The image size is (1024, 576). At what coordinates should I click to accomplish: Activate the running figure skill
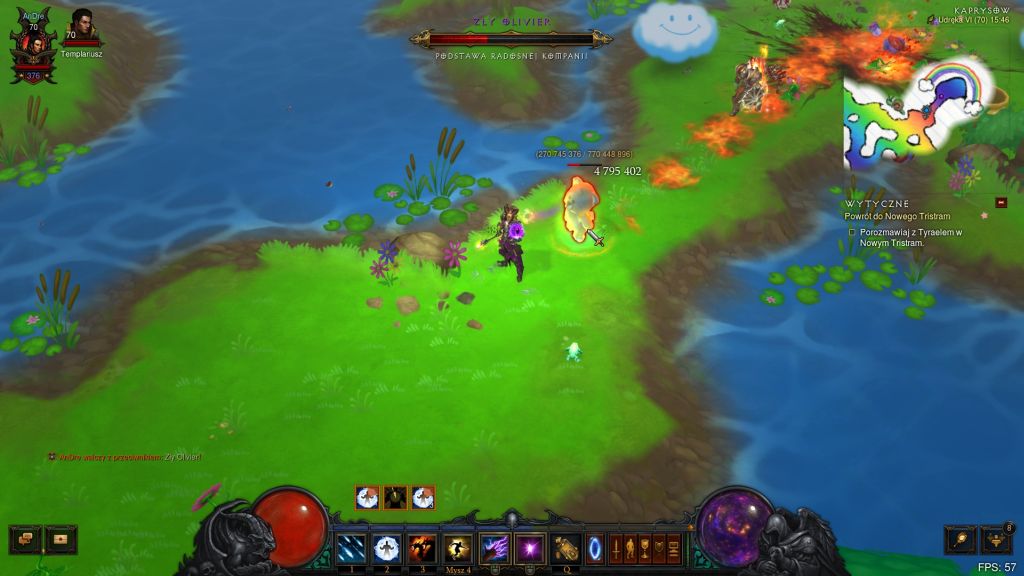point(459,548)
